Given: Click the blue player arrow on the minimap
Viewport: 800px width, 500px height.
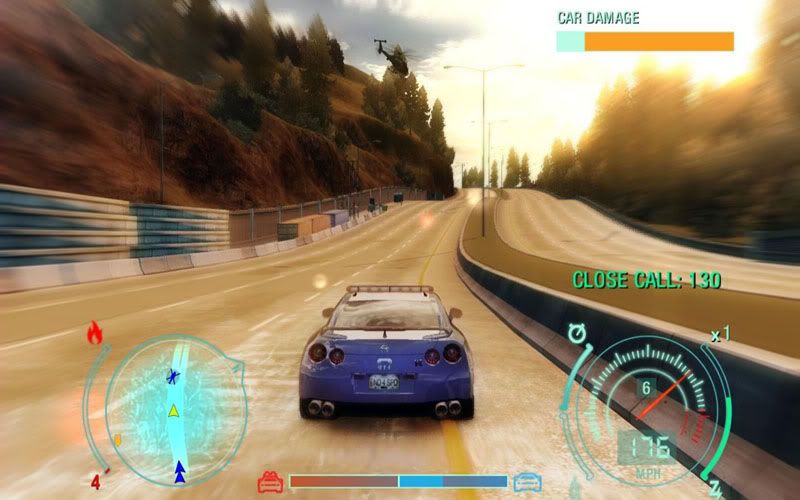Looking at the screenshot, I should 180,468.
